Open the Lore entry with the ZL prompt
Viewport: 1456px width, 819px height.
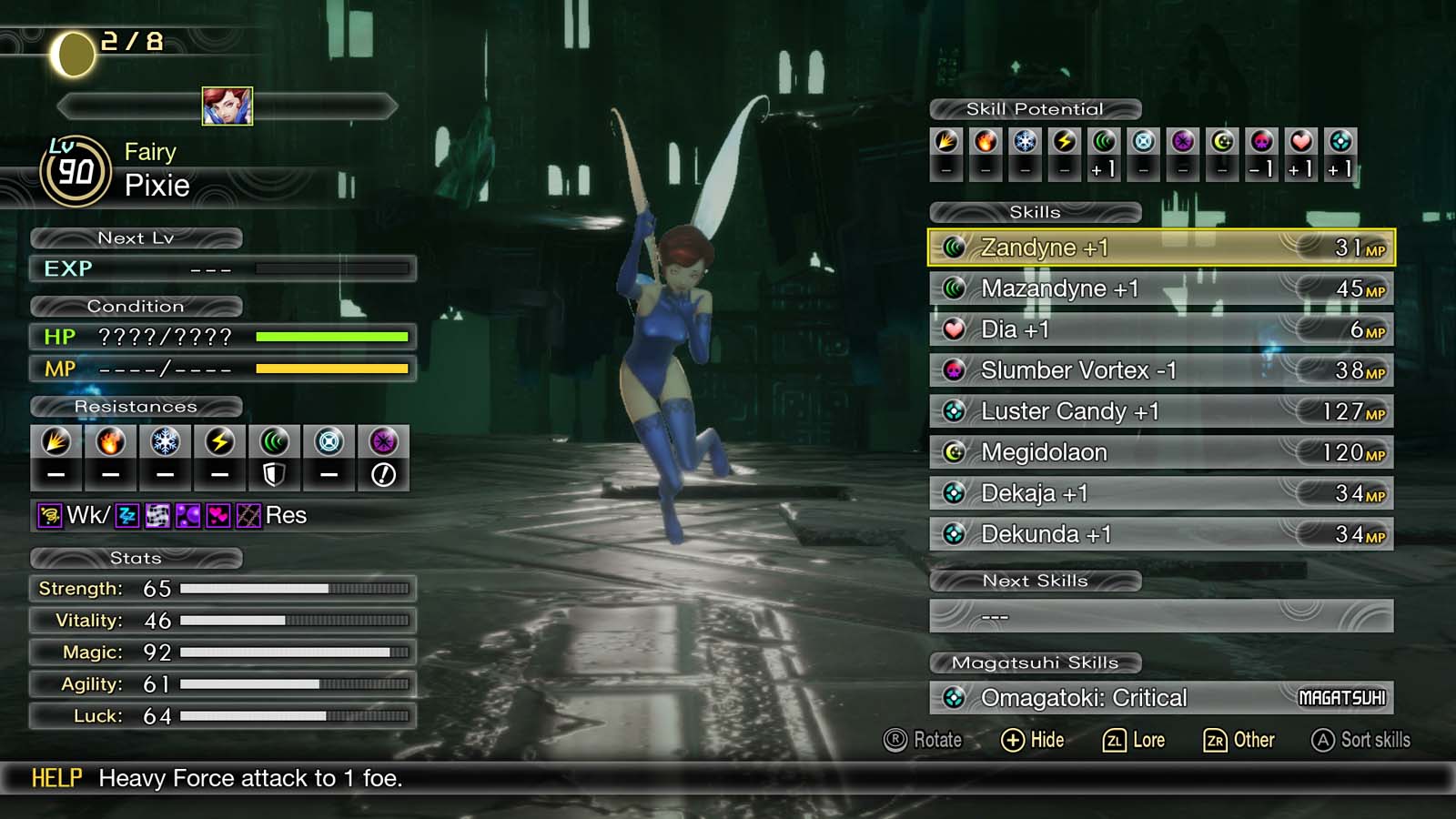pyautogui.click(x=1135, y=740)
